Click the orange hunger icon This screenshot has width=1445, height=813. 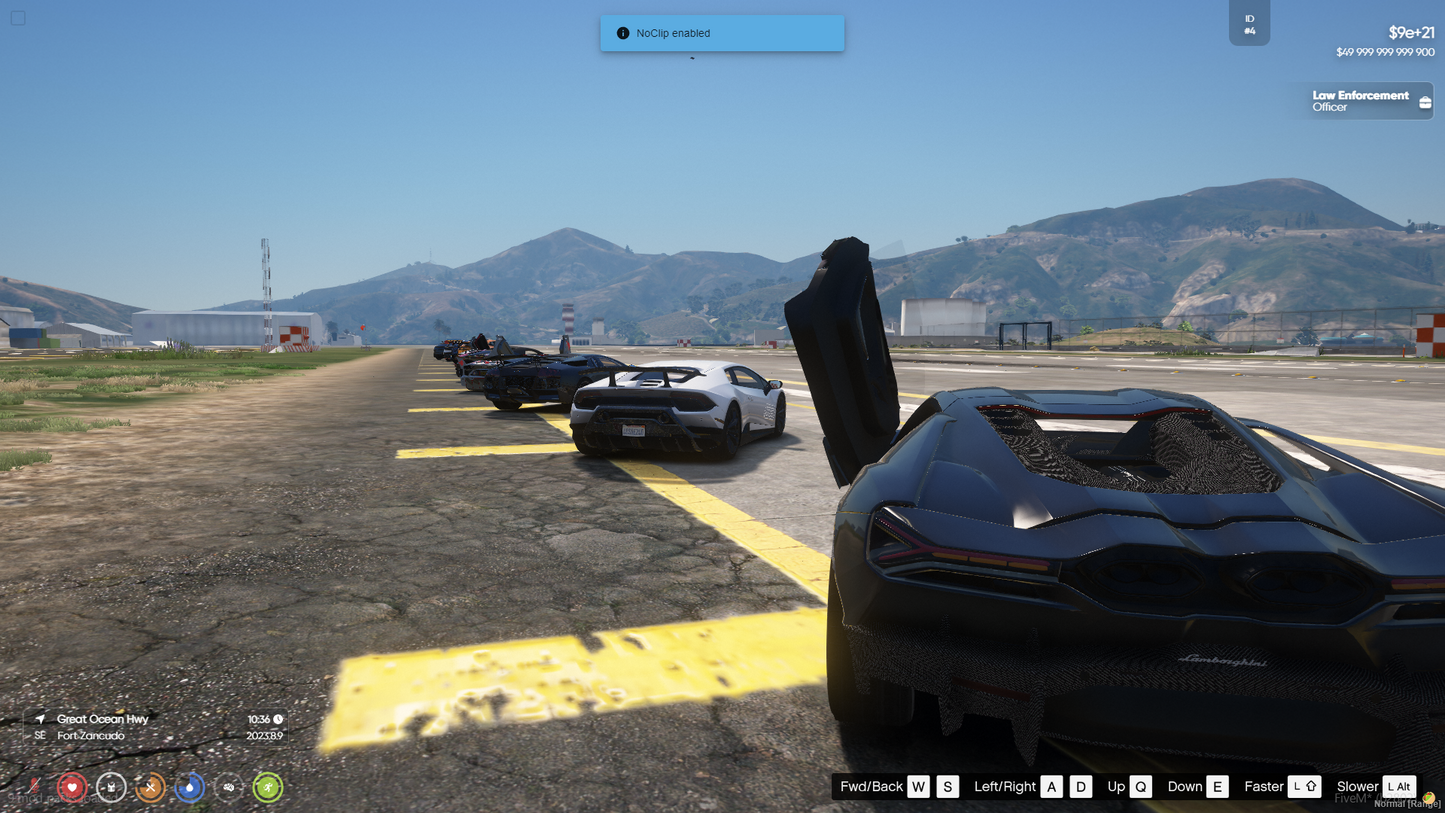coord(150,788)
